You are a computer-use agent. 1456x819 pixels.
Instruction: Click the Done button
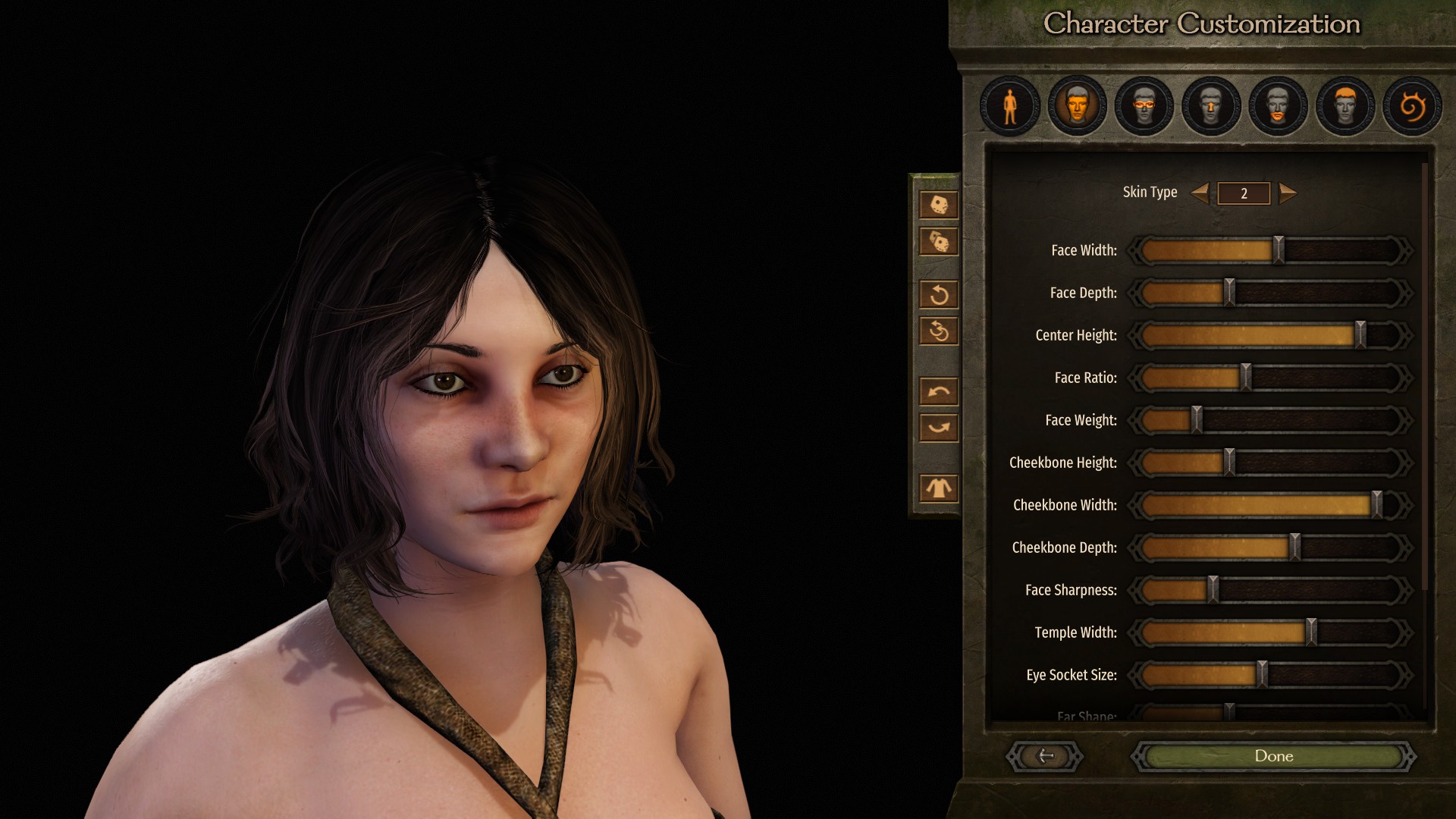point(1273,756)
